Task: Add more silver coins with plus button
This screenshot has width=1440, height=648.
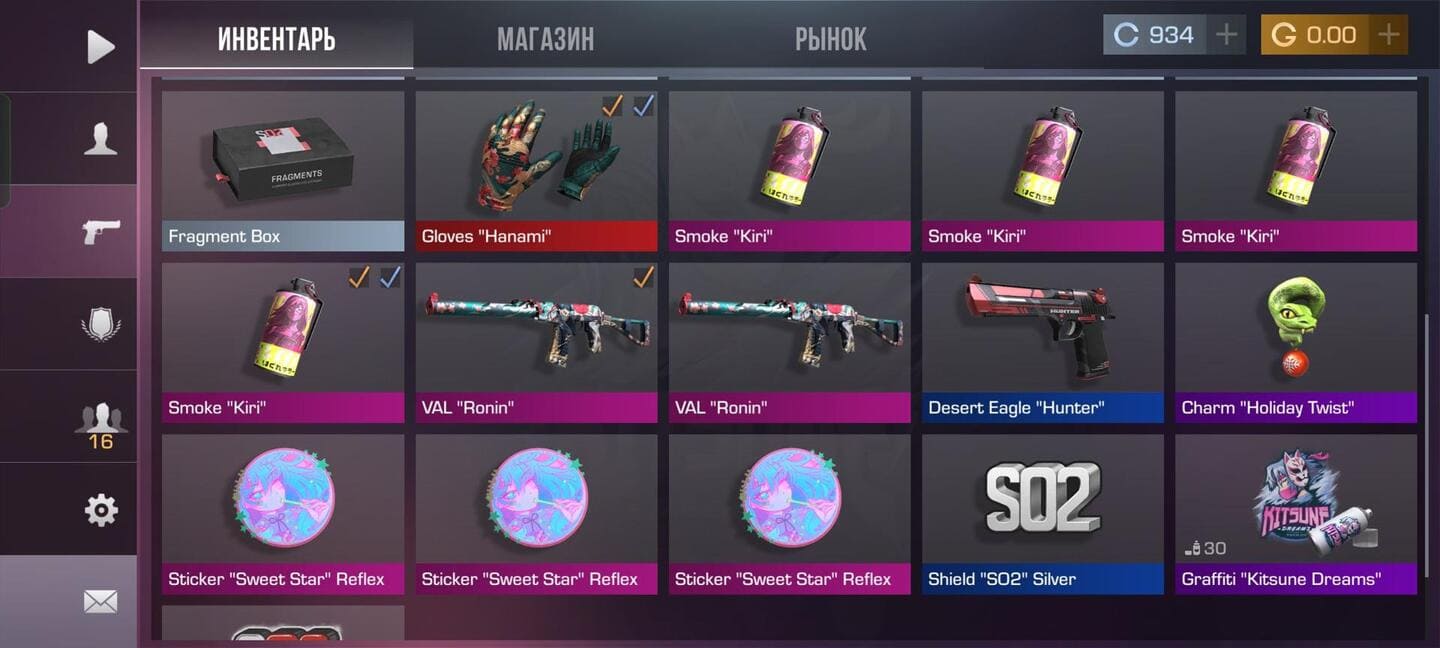Action: (x=1226, y=35)
